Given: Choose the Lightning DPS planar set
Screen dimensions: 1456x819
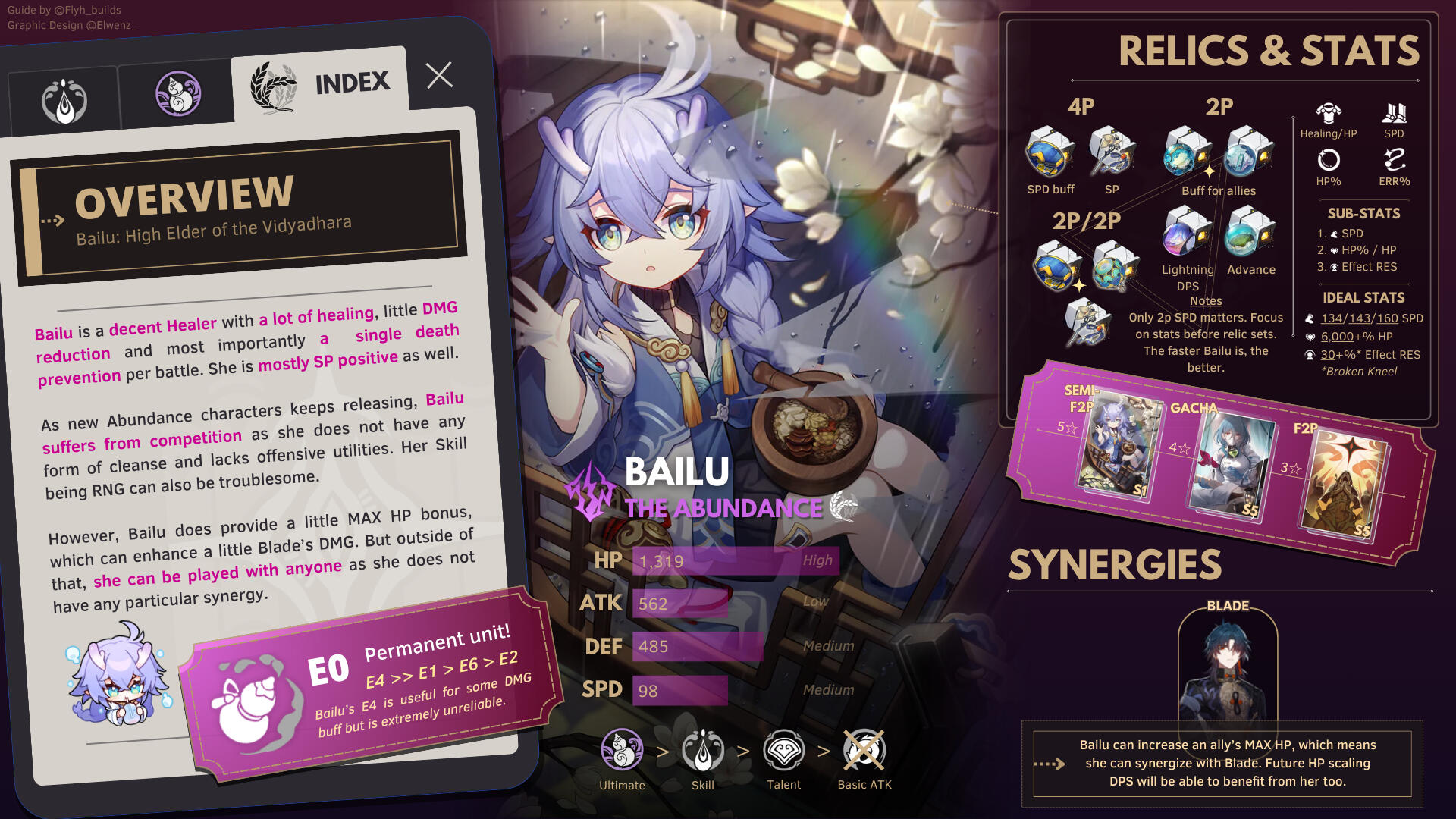Looking at the screenshot, I should [x=1187, y=234].
